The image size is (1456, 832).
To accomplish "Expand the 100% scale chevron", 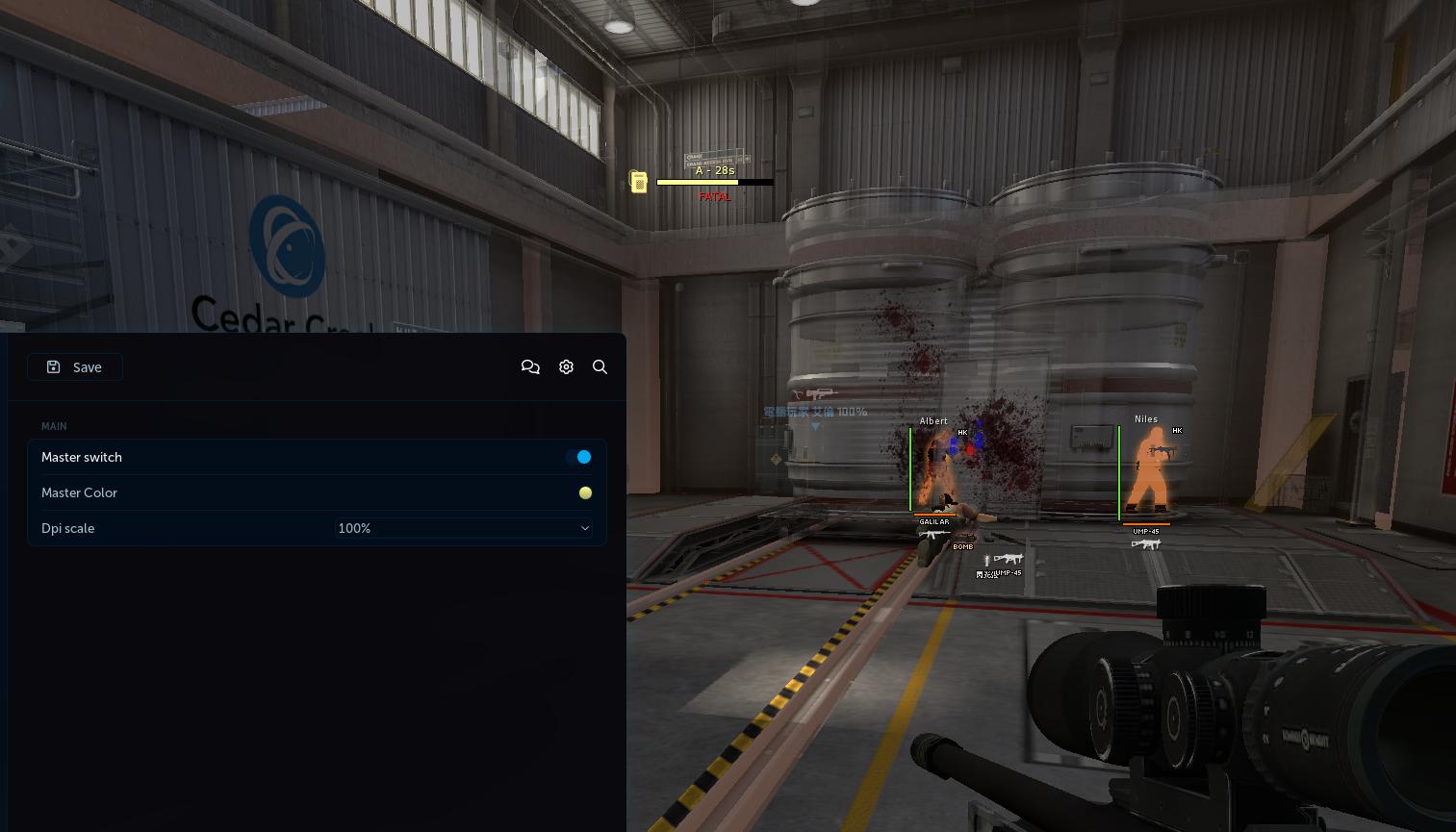I will [x=585, y=528].
